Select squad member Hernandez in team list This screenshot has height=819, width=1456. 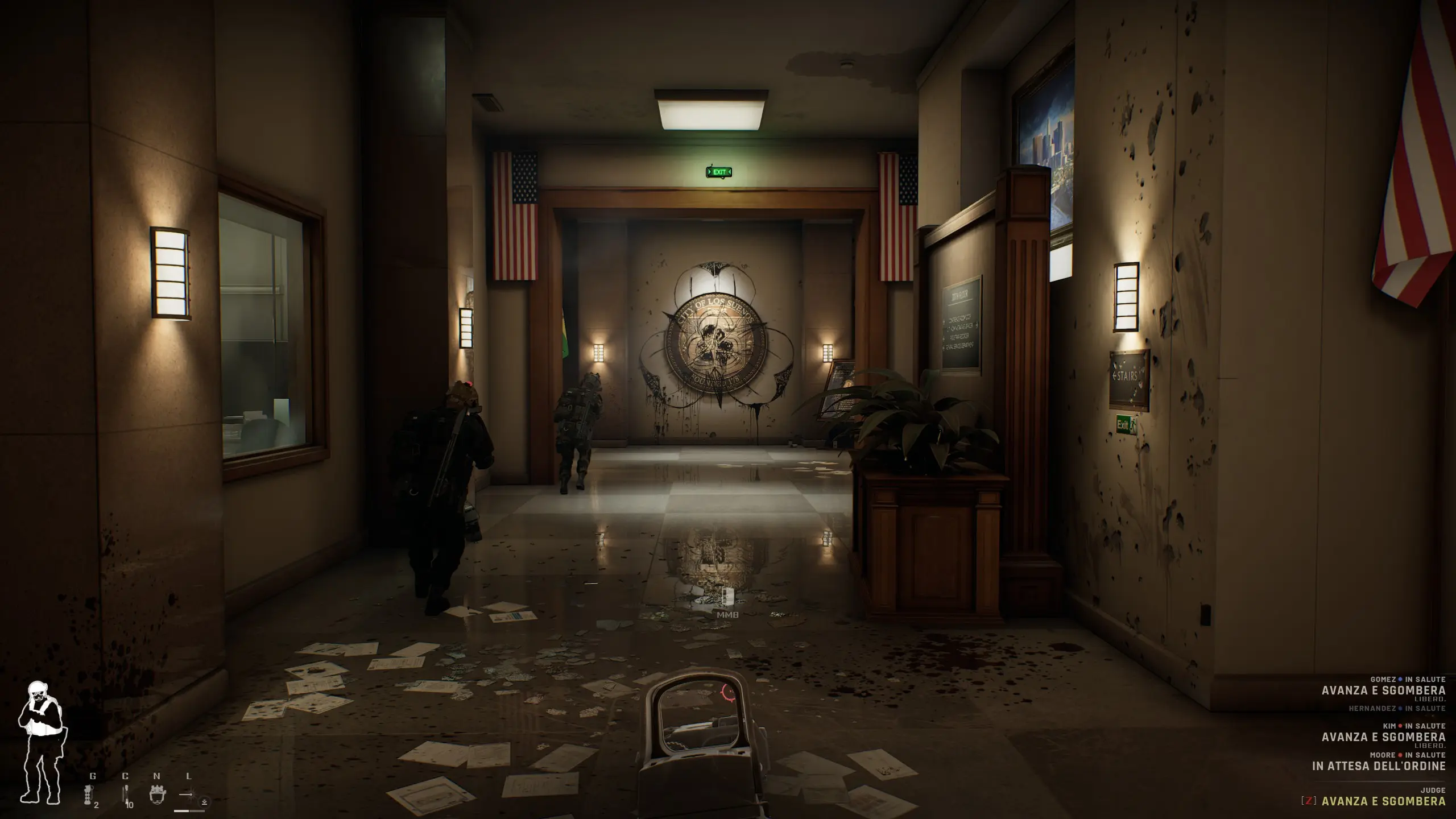pyautogui.click(x=1396, y=709)
